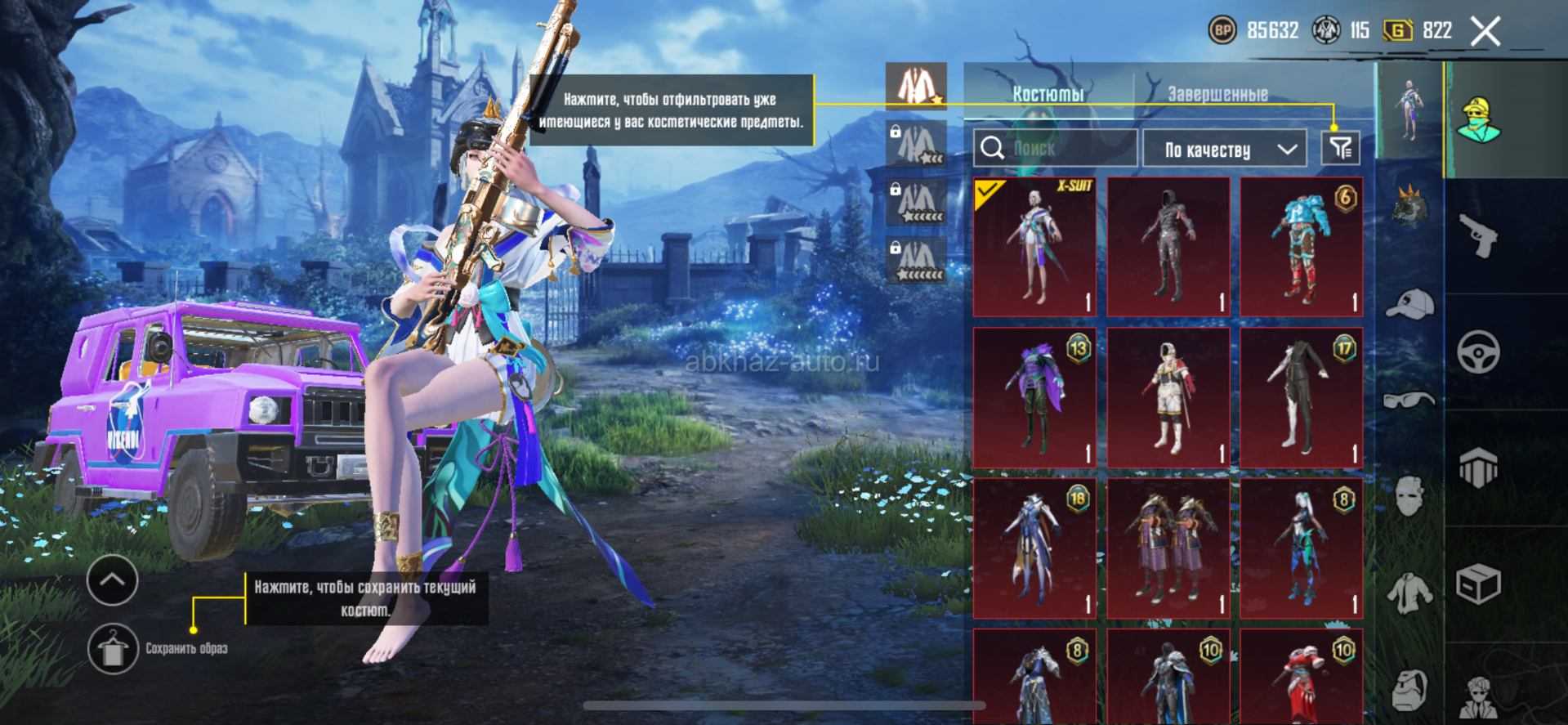This screenshot has height=725, width=1568.
Task: Pick the black suit costume numbered 17
Action: click(1301, 397)
